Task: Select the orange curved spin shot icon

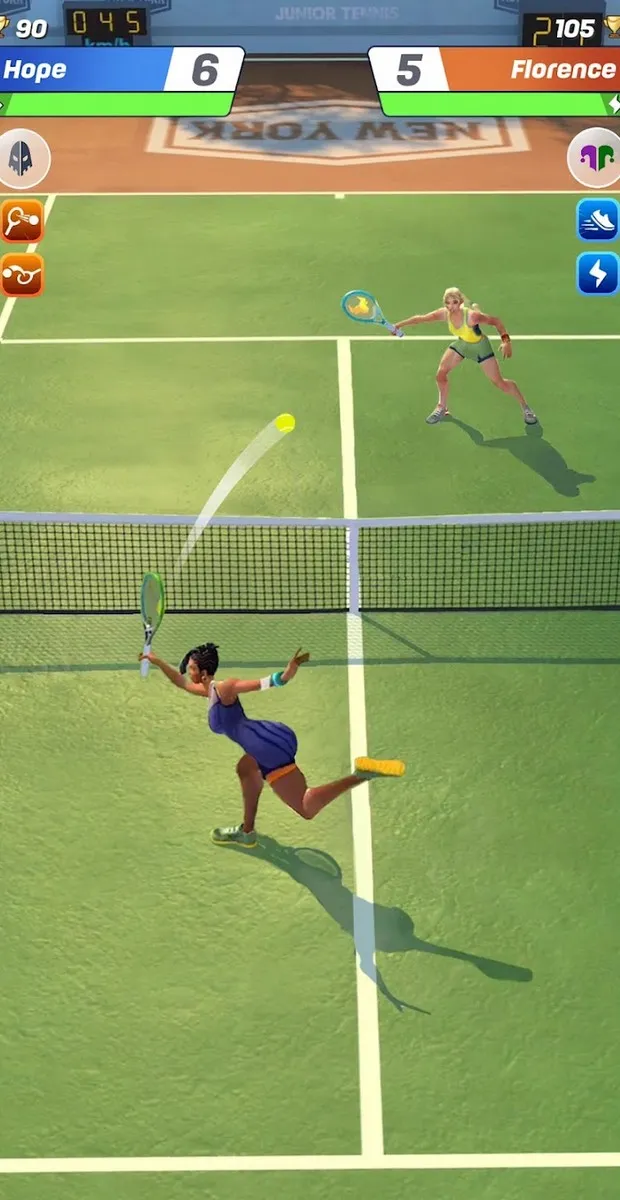Action: 21,274
